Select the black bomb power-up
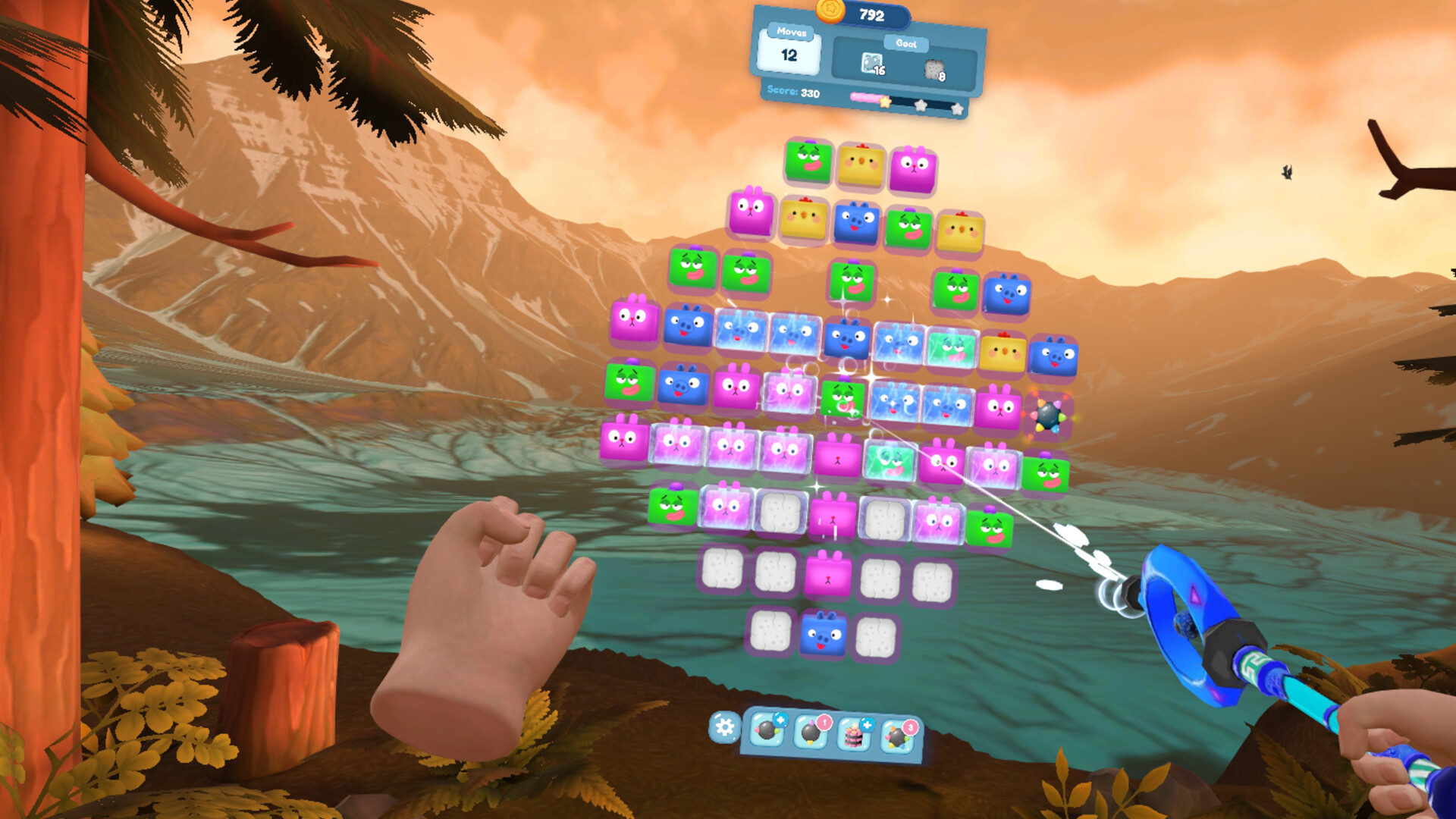This screenshot has height=819, width=1456. [x=766, y=734]
